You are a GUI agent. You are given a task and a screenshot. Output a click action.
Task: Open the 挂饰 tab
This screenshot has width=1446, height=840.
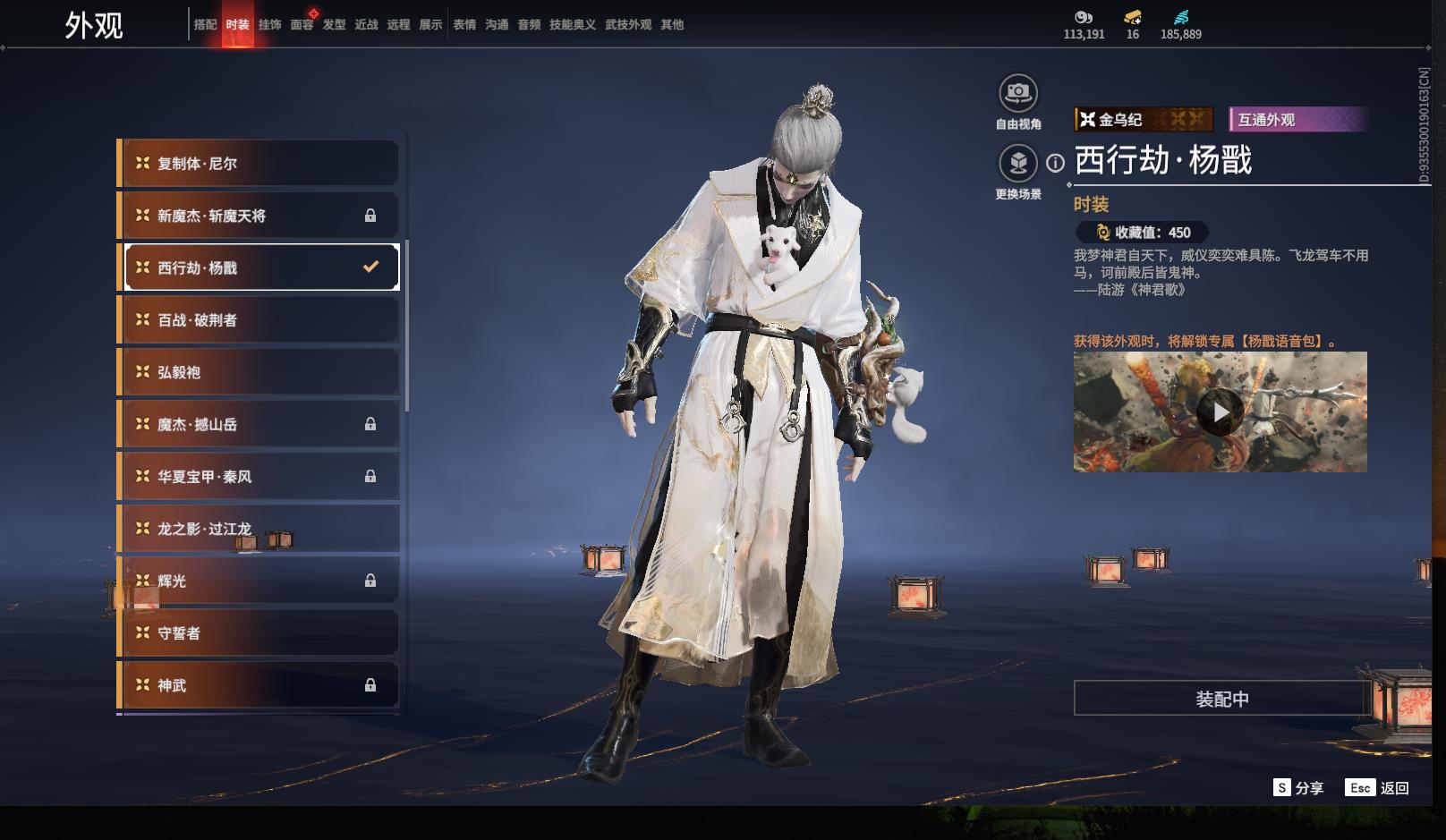(269, 25)
